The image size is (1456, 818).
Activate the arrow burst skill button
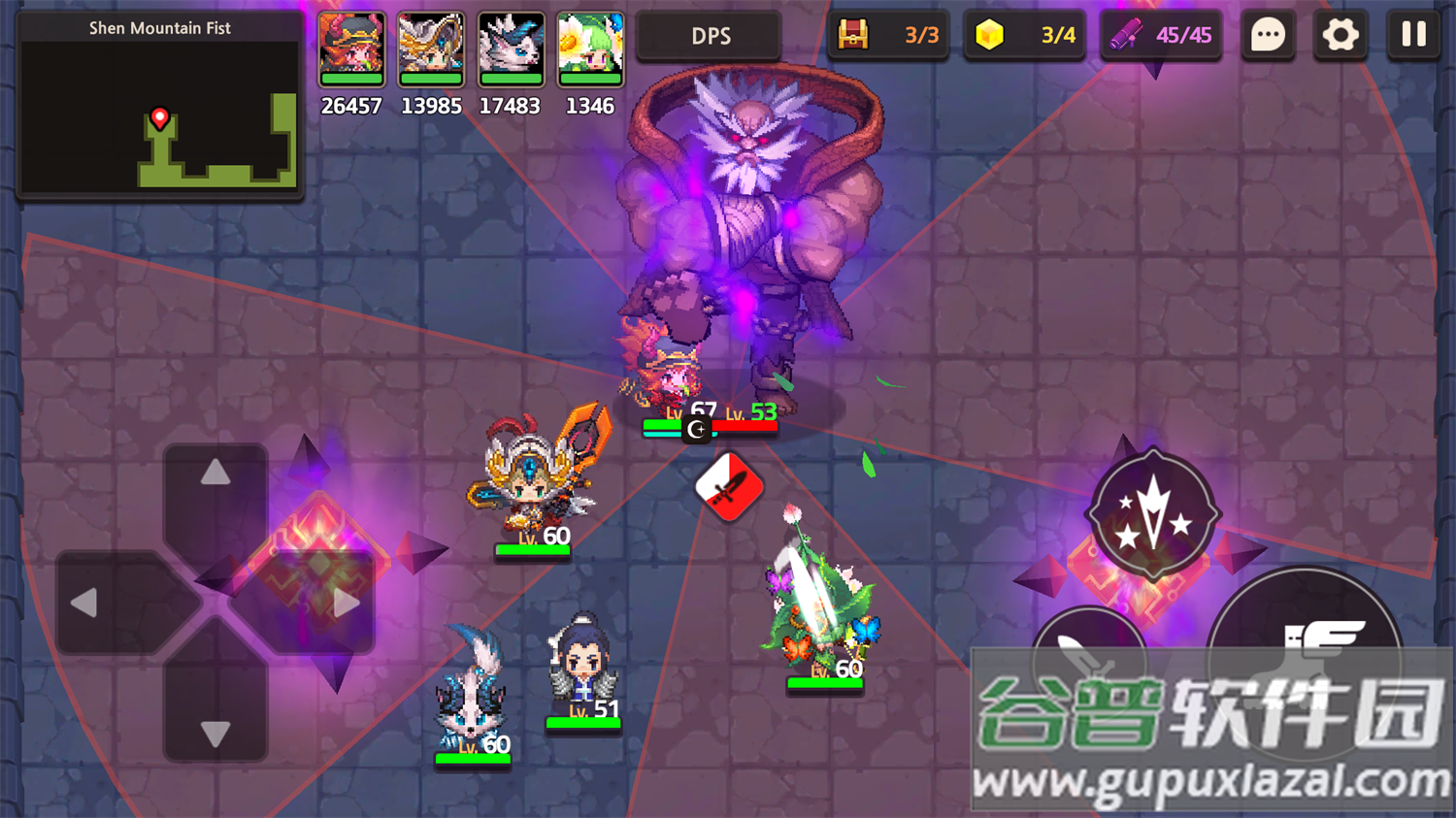pos(1151,514)
